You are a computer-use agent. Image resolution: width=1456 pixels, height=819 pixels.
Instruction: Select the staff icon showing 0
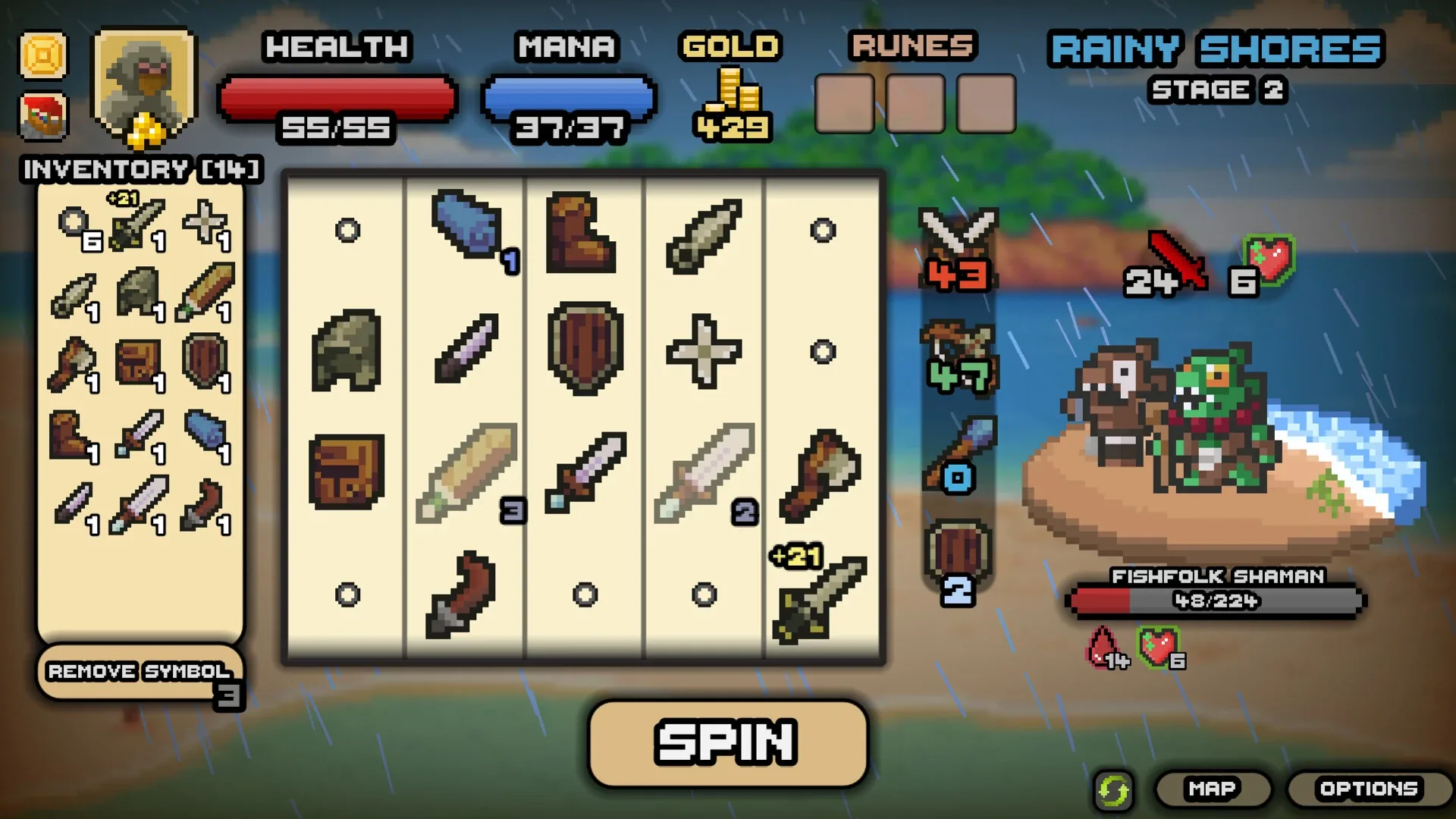pos(957,447)
